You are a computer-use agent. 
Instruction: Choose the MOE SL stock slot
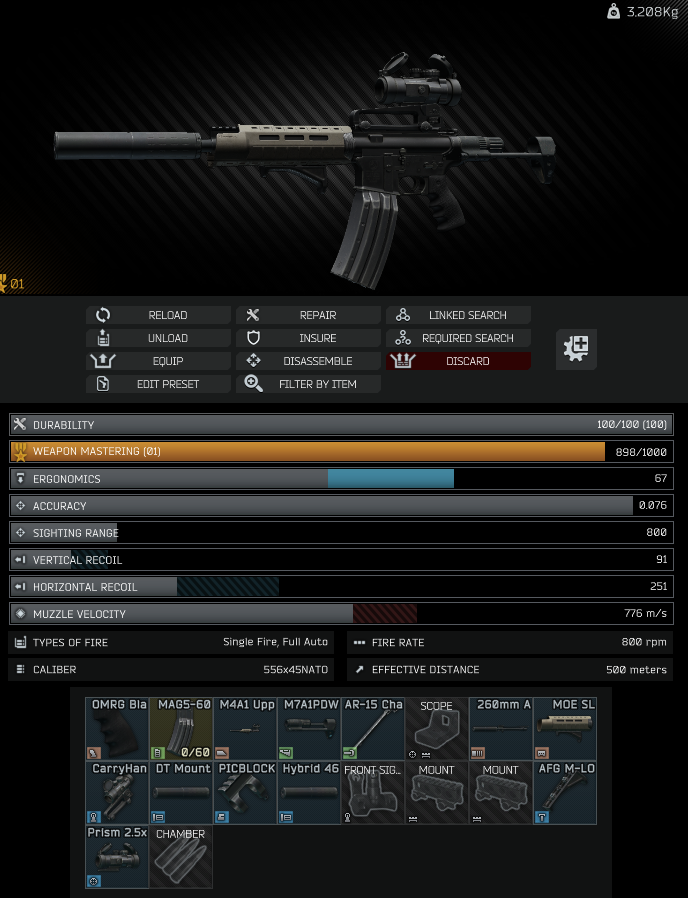[565, 729]
